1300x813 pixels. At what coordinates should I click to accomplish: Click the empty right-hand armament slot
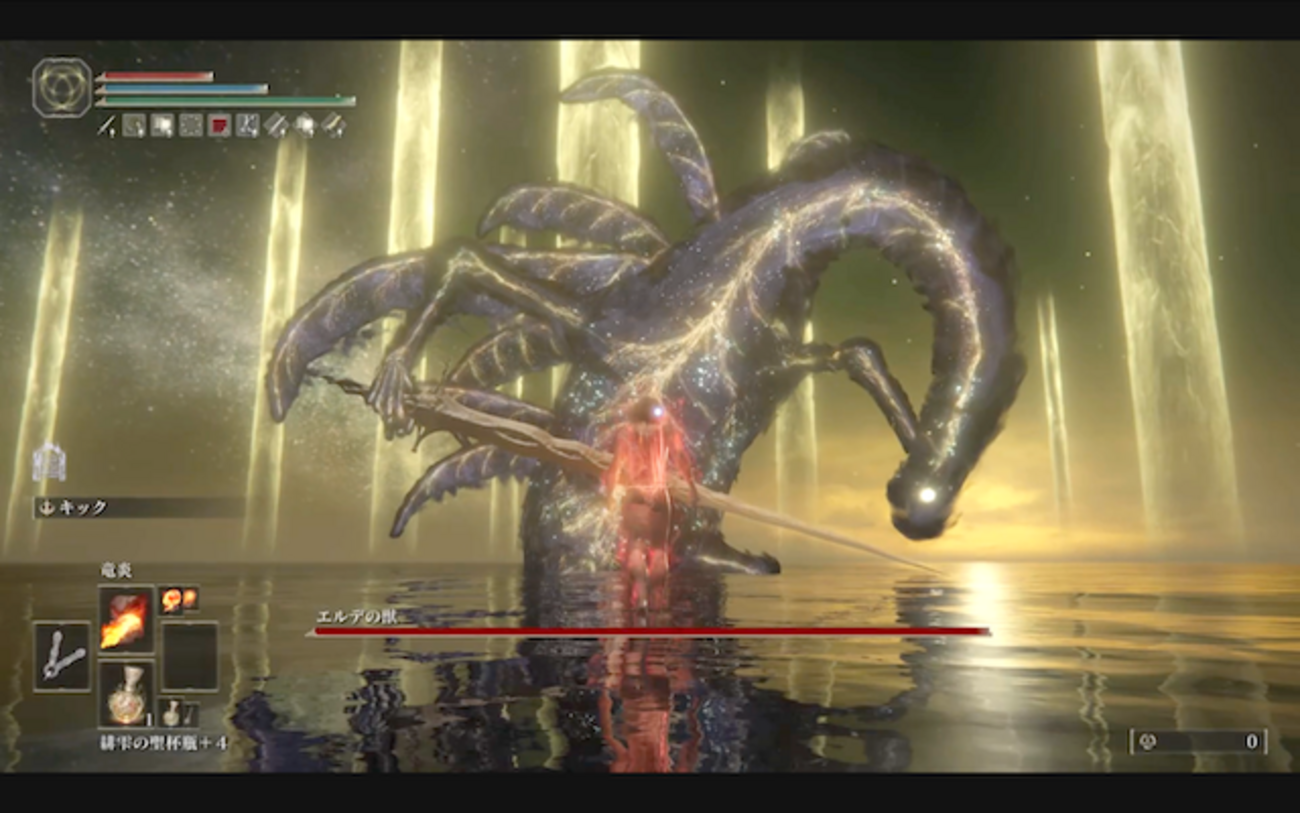190,656
